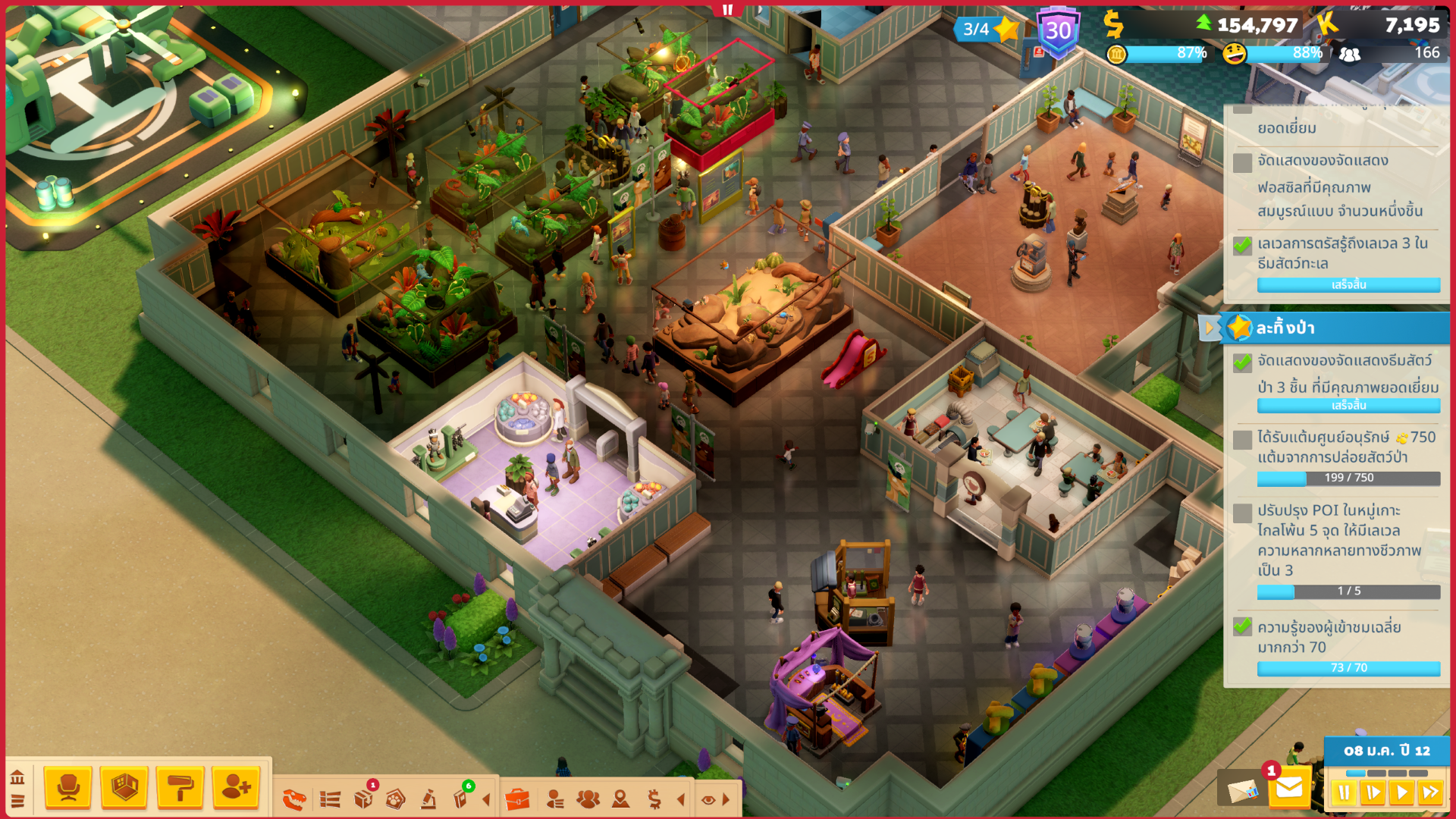Viewport: 1456px width, 819px height.
Task: Open the orange briefcase overview
Action: click(x=517, y=799)
